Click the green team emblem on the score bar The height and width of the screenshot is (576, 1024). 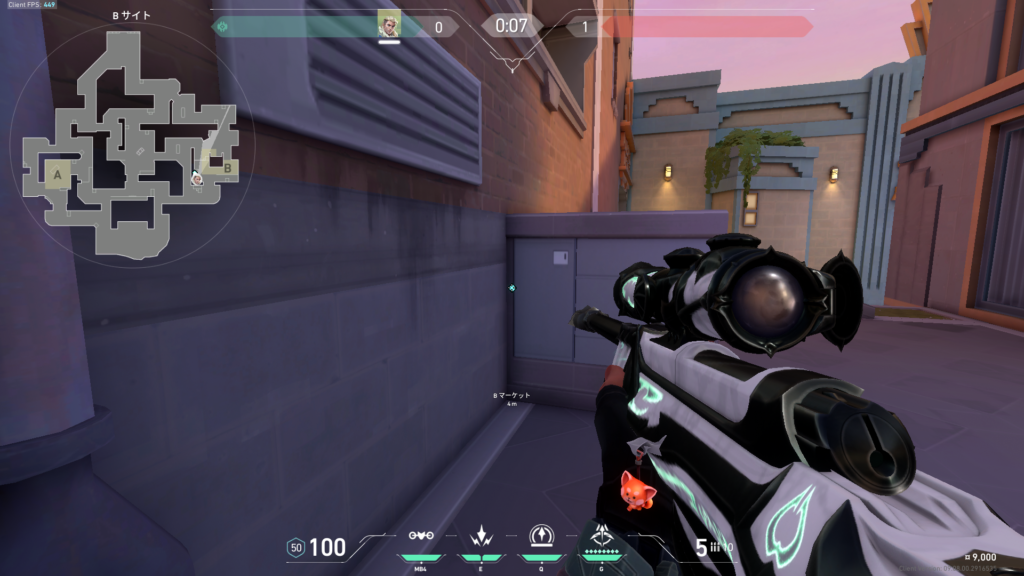[221, 27]
